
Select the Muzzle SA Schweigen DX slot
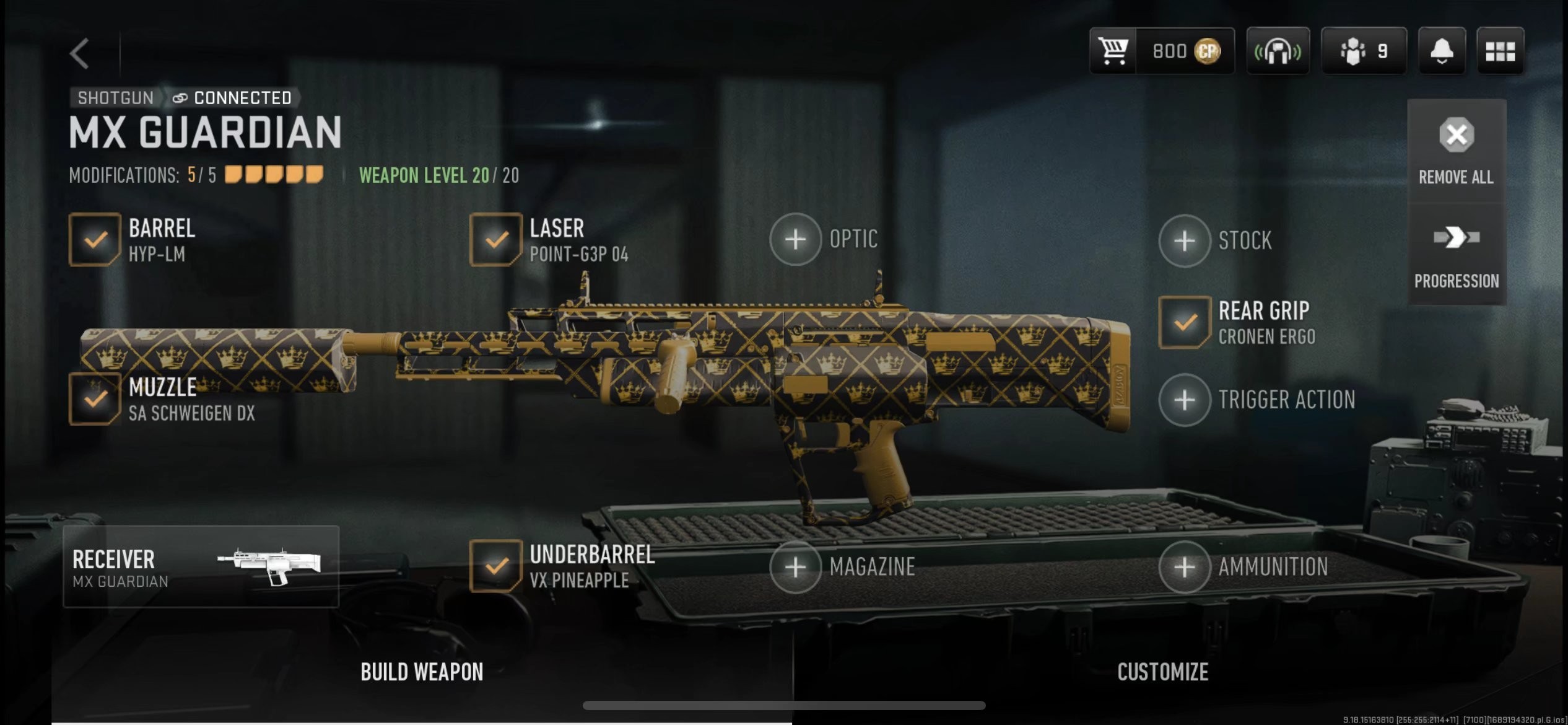tap(95, 399)
